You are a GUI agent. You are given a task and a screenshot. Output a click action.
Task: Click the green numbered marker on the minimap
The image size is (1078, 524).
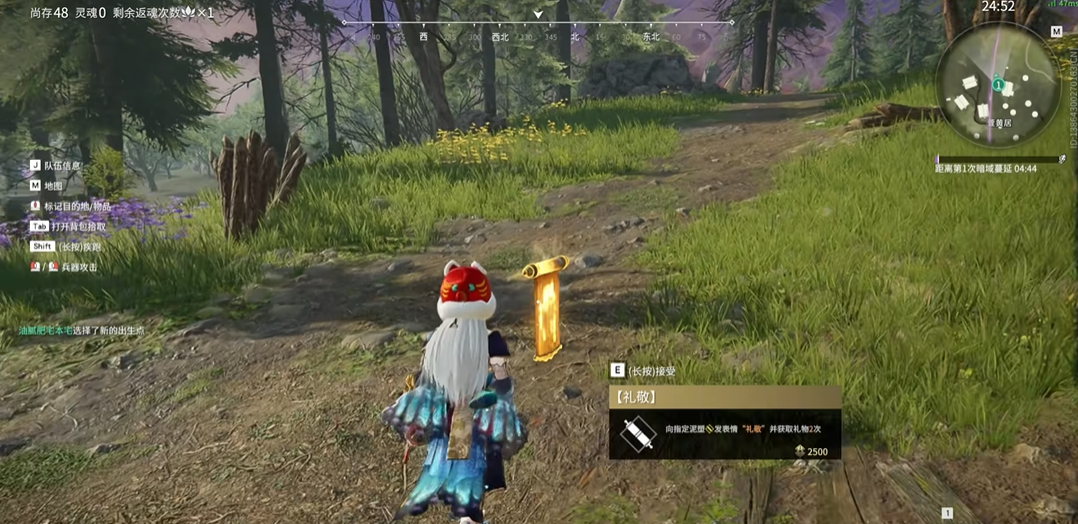tap(998, 84)
